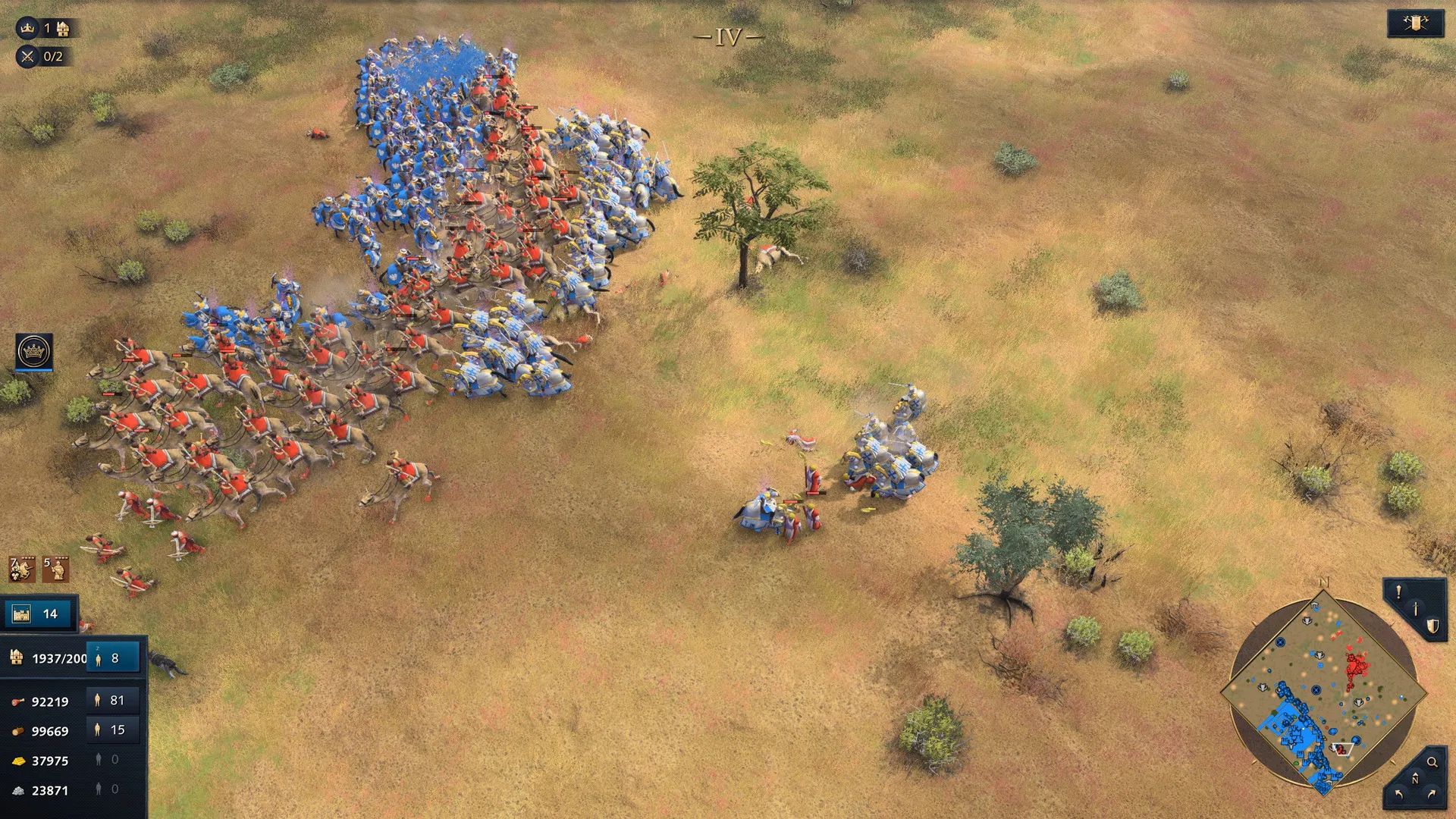This screenshot has width=1456, height=819.
Task: Click the sword attack ping button
Action: tap(1415, 609)
